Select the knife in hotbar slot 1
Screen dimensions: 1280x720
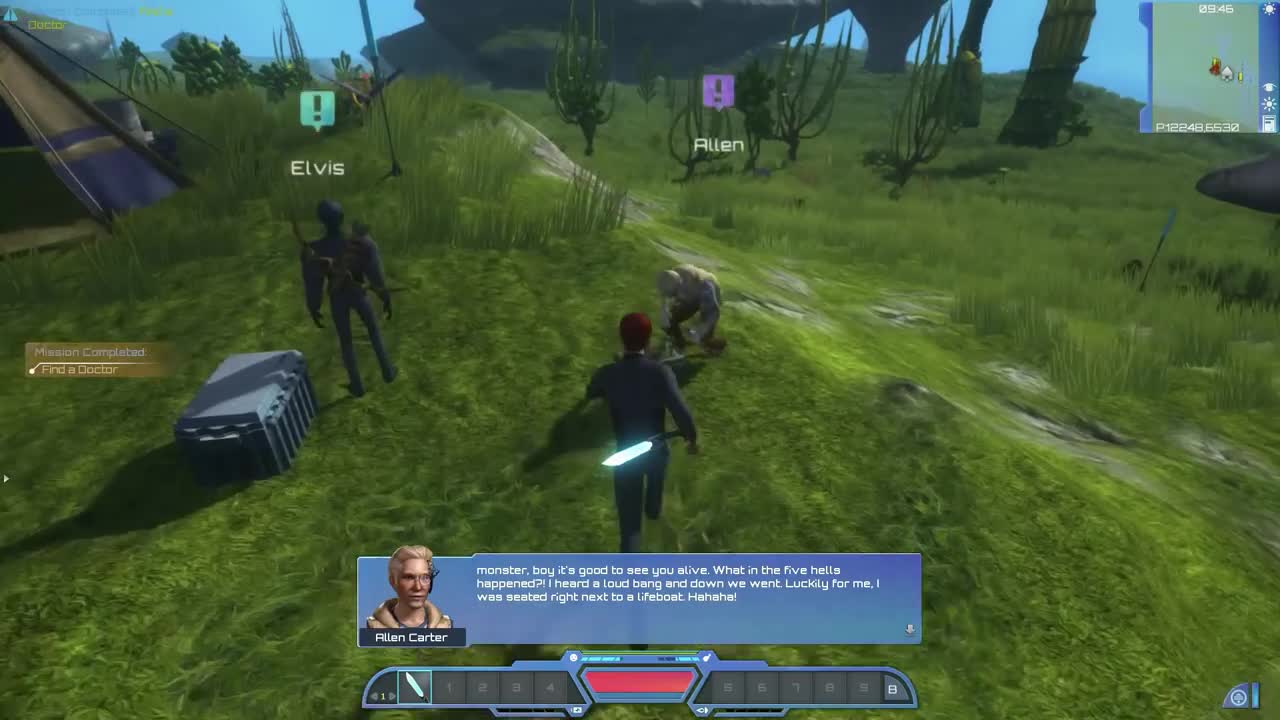[415, 686]
